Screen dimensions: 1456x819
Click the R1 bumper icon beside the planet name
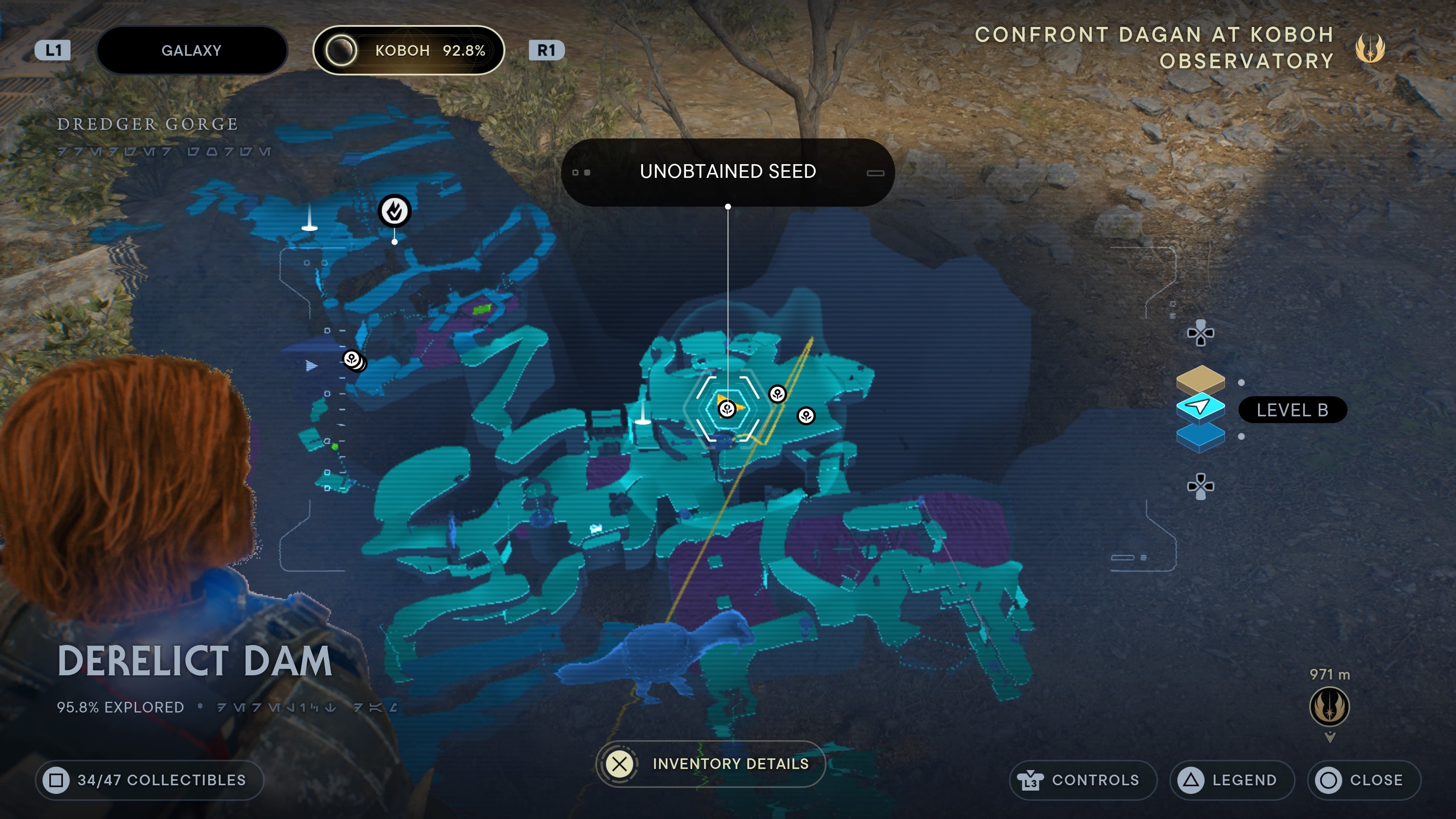(x=546, y=50)
